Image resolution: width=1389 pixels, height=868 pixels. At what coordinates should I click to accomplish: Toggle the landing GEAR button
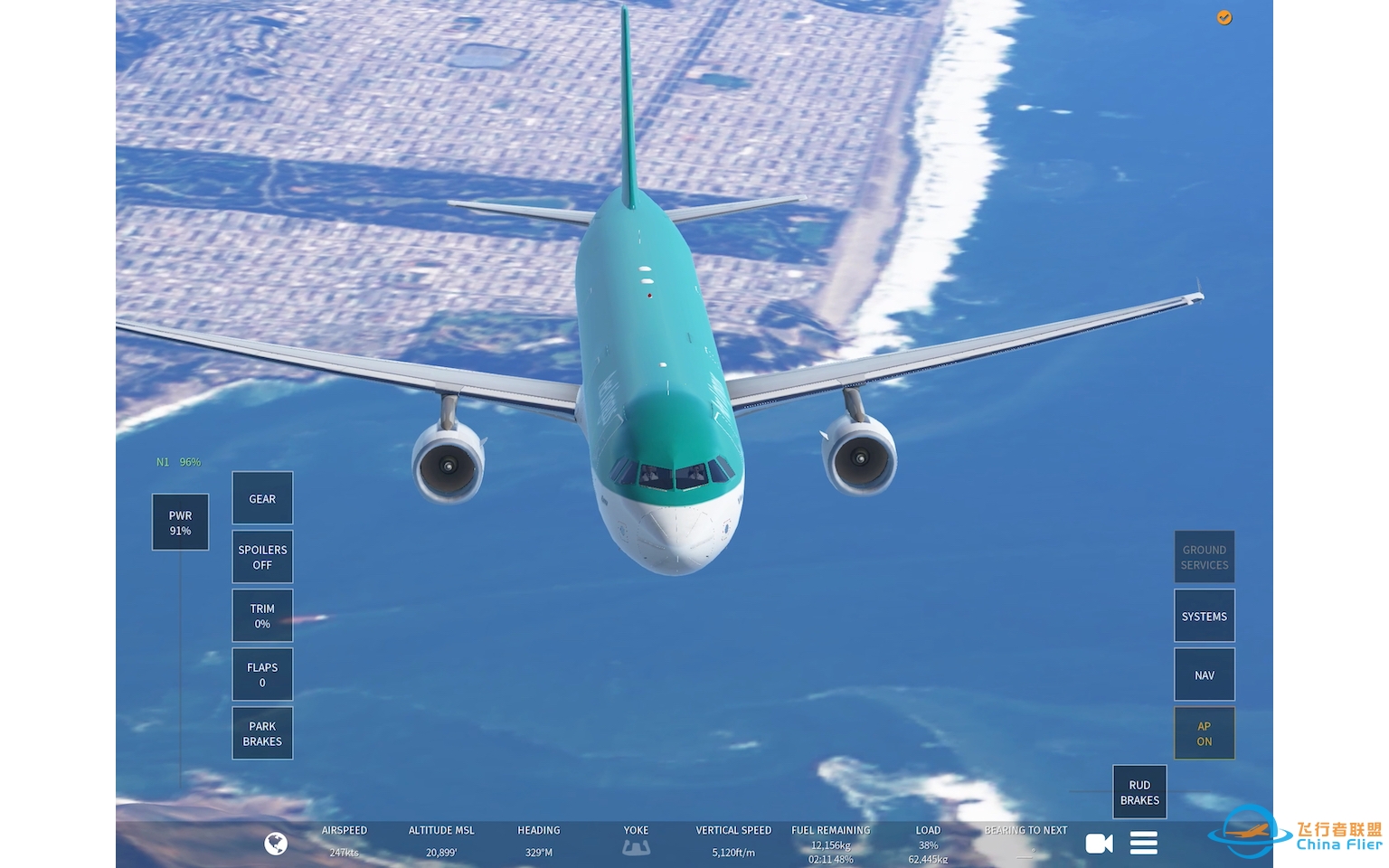coord(262,498)
